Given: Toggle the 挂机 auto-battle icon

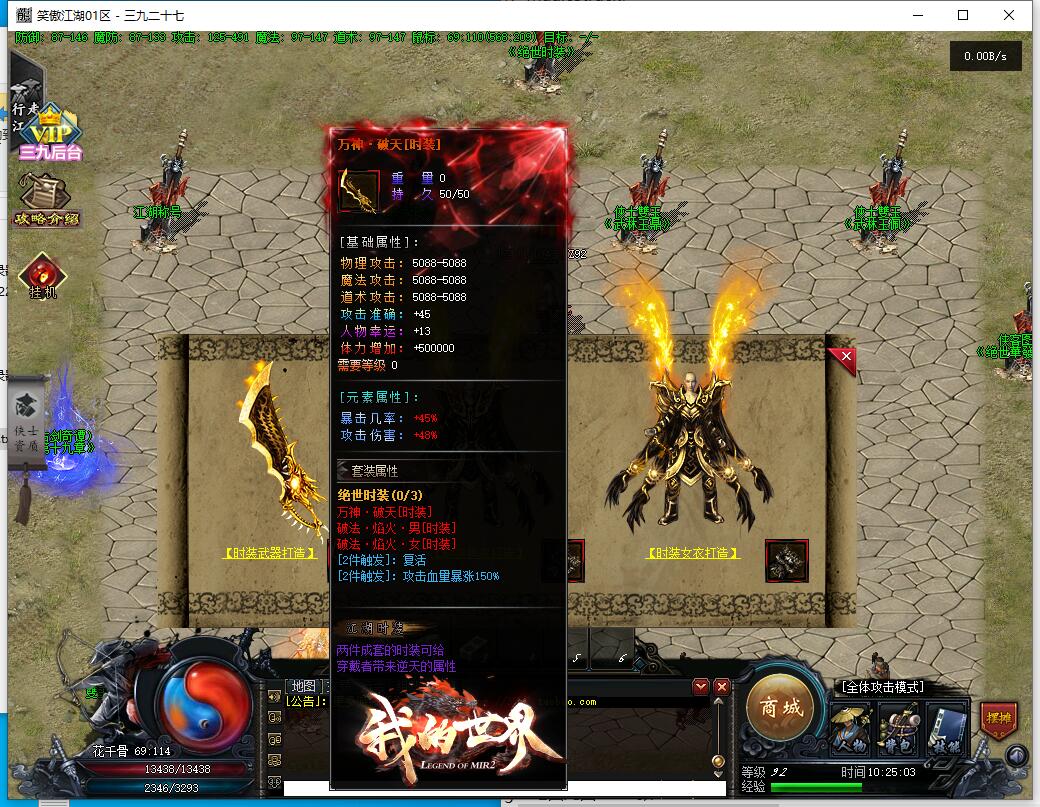Looking at the screenshot, I should 43,277.
